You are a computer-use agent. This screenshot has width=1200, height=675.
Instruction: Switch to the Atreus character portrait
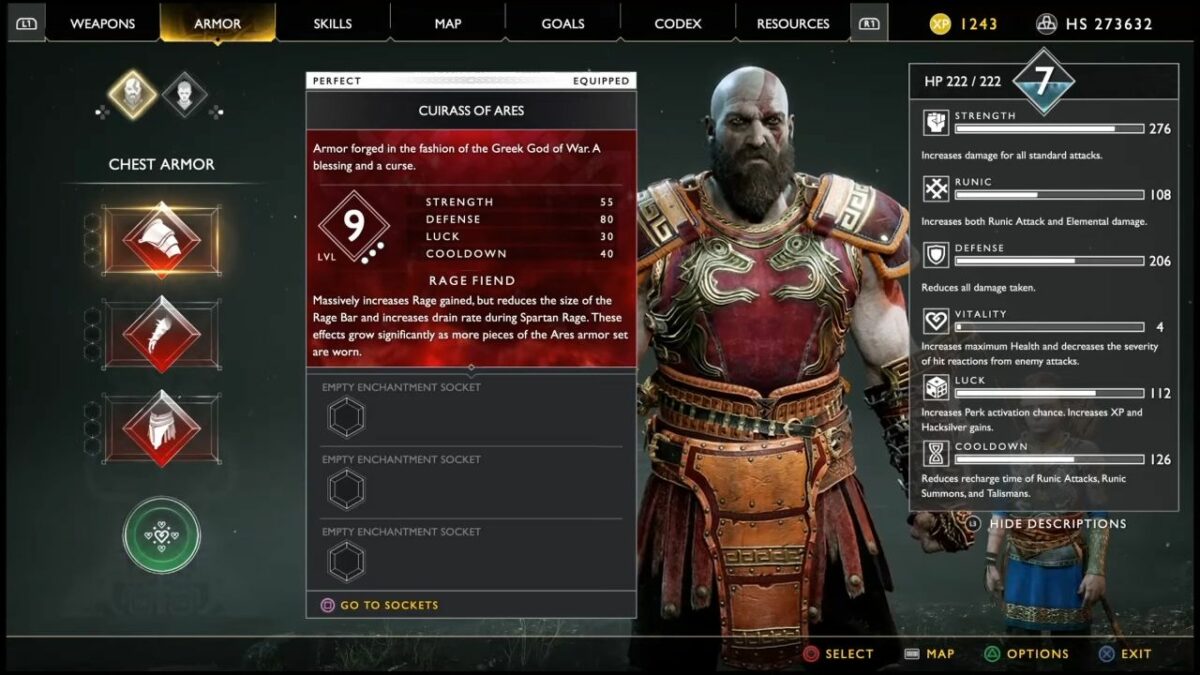tap(184, 95)
